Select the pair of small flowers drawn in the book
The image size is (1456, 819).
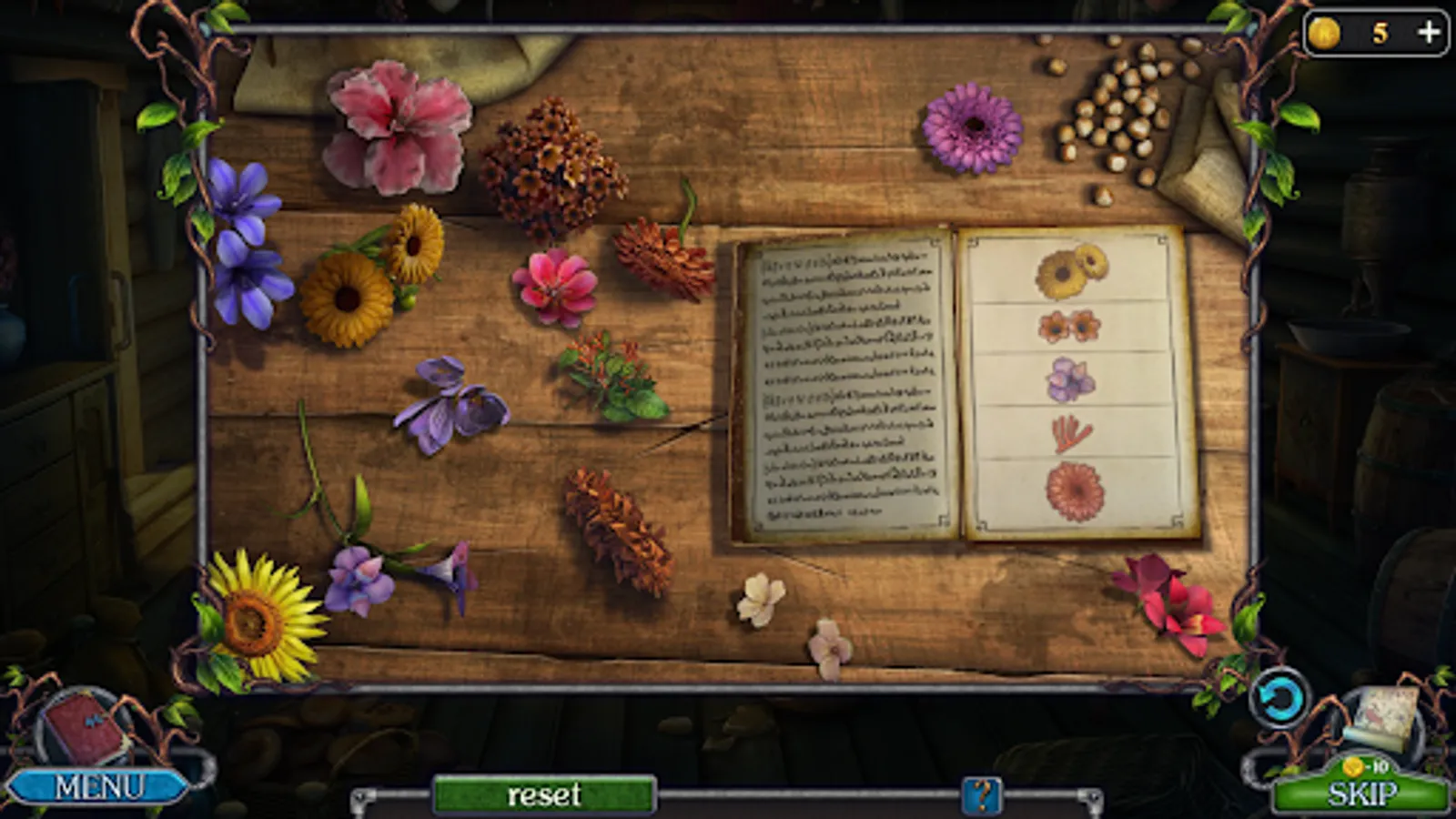(x=1068, y=324)
